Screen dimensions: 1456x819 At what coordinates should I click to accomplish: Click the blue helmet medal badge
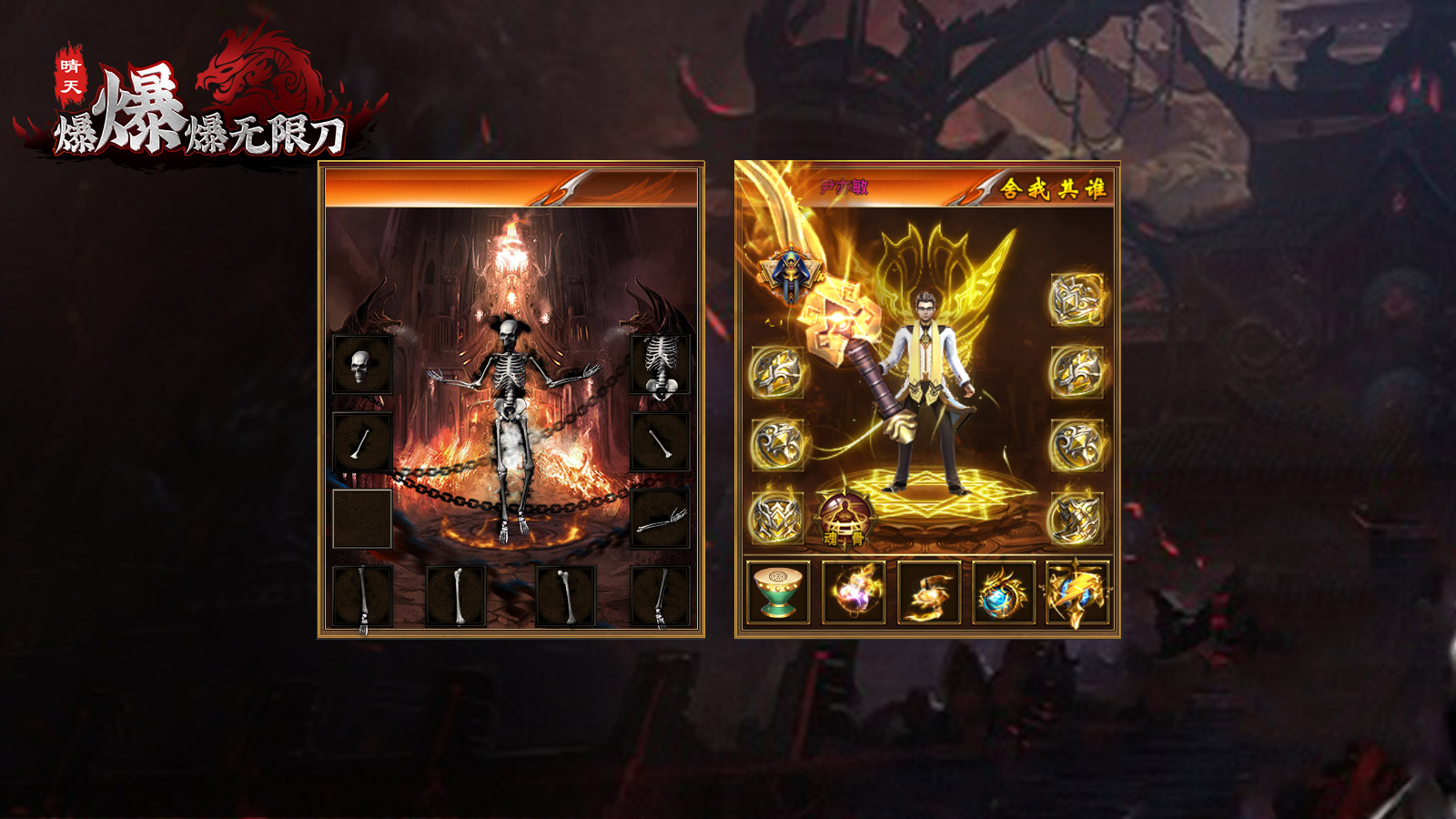[x=790, y=274]
